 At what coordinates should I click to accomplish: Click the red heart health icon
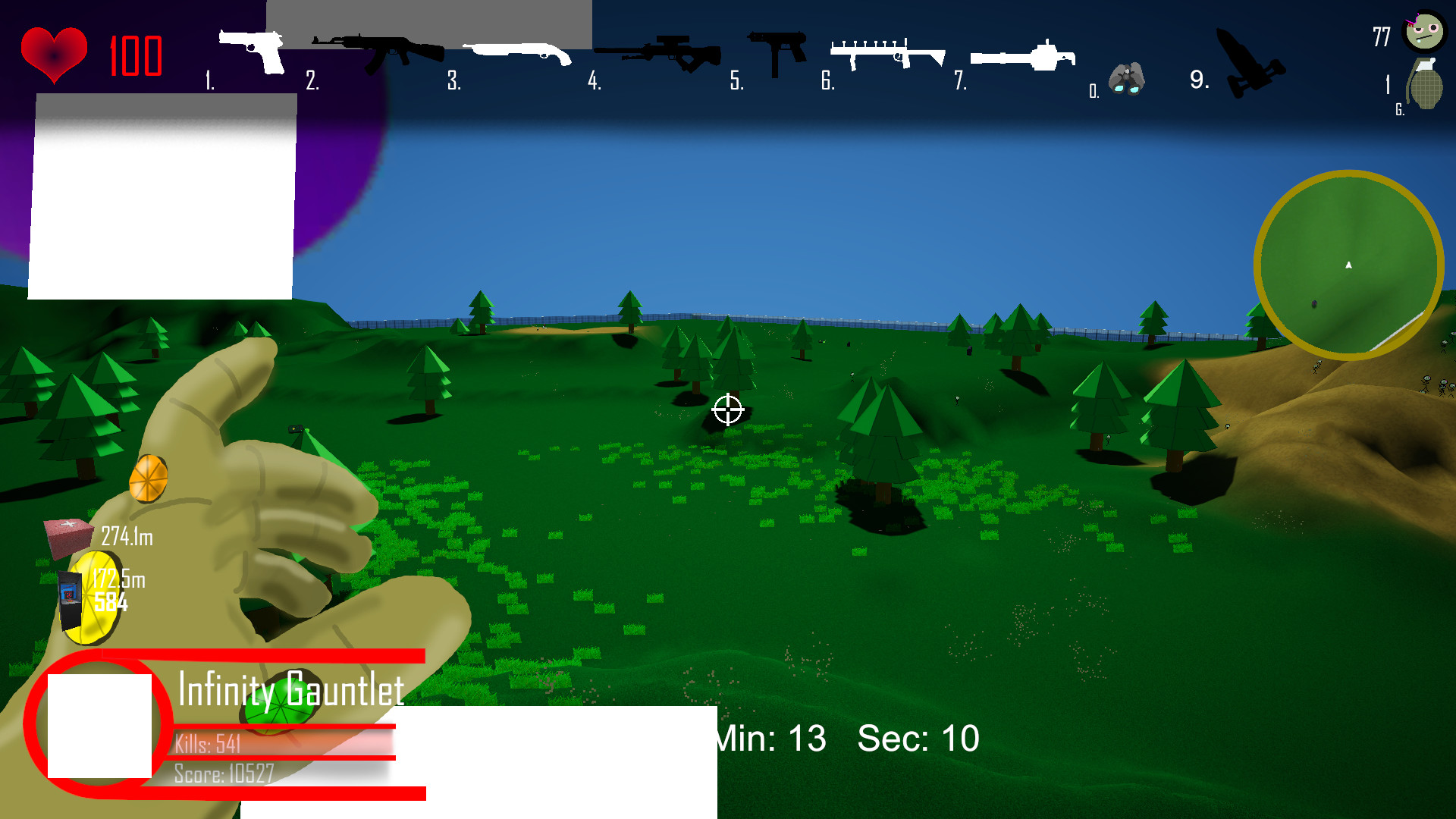click(x=55, y=52)
